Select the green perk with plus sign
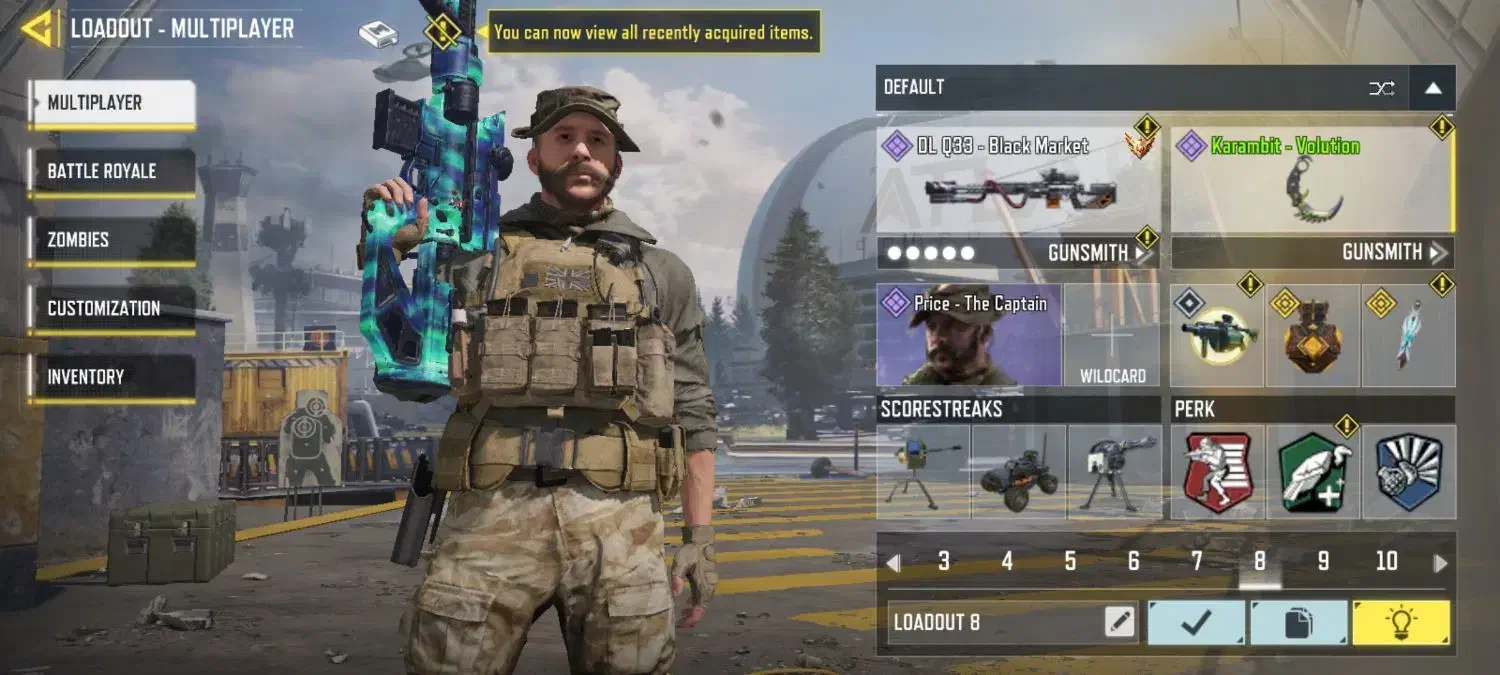 [1312, 472]
